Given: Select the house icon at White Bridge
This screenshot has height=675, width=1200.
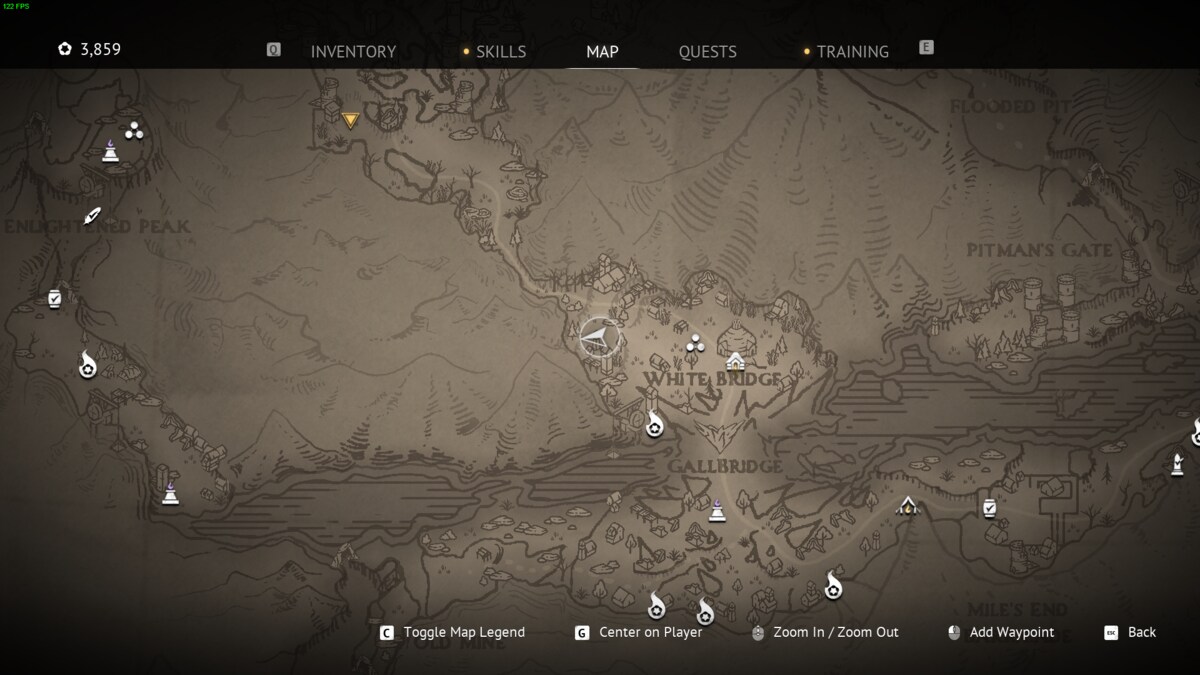Looking at the screenshot, I should (x=736, y=360).
